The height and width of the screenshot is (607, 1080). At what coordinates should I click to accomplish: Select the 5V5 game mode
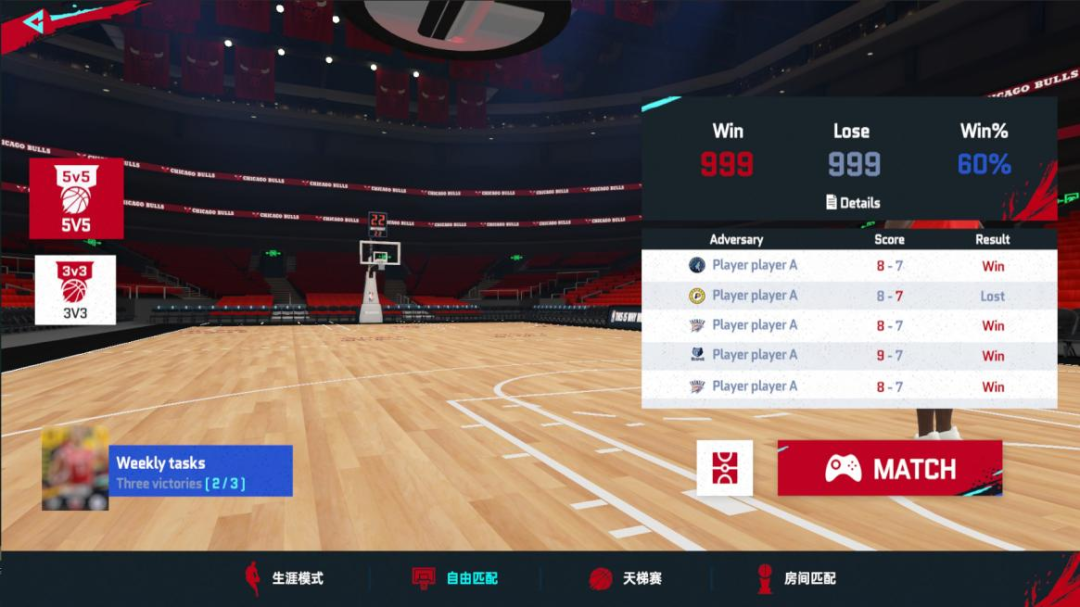(76, 198)
